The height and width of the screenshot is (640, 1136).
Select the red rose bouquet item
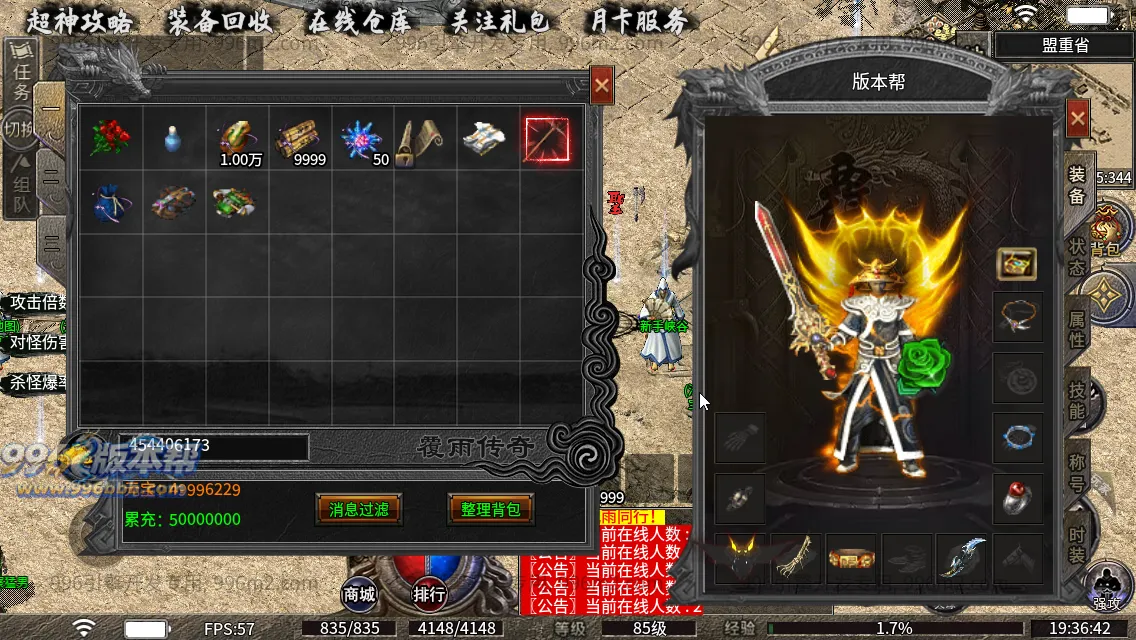tap(110, 139)
